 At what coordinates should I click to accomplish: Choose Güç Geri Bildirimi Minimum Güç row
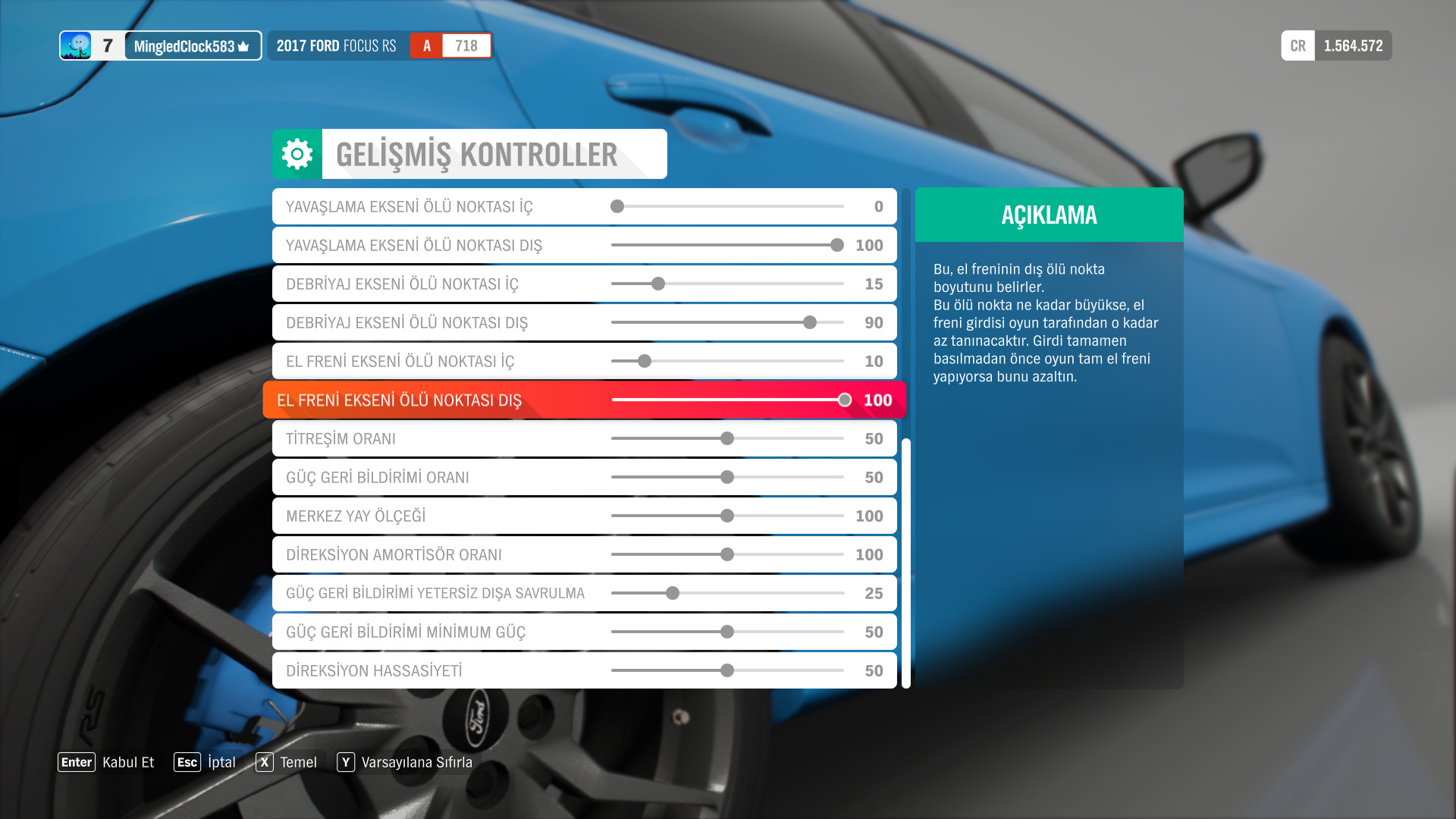584,632
